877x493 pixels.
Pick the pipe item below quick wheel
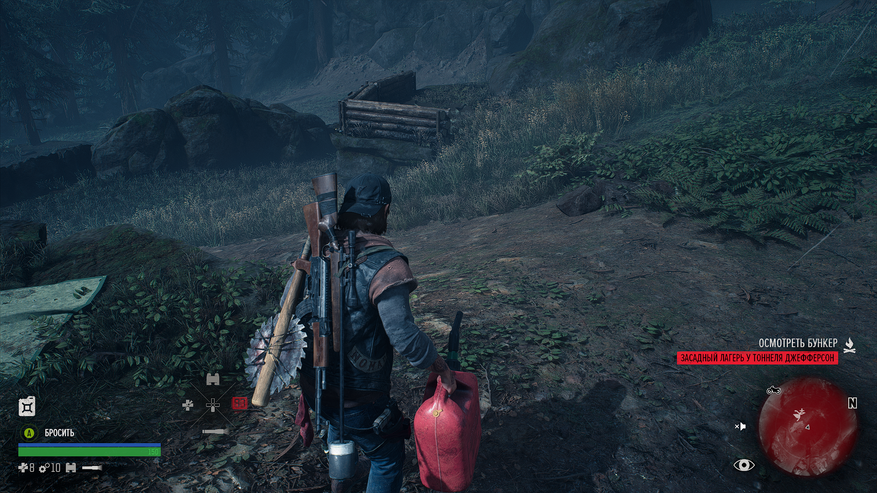coord(213,431)
